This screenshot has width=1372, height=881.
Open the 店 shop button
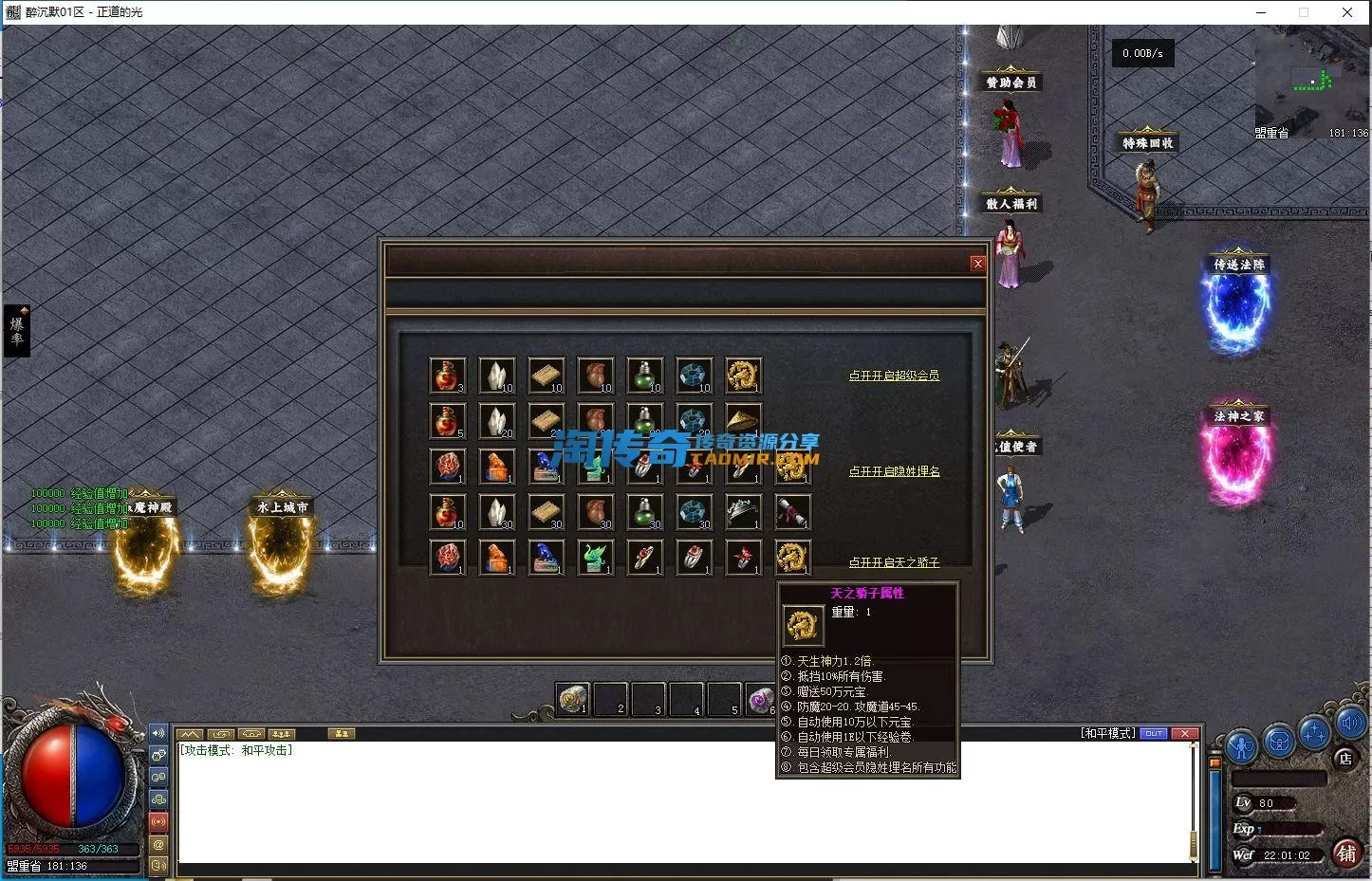point(1344,758)
